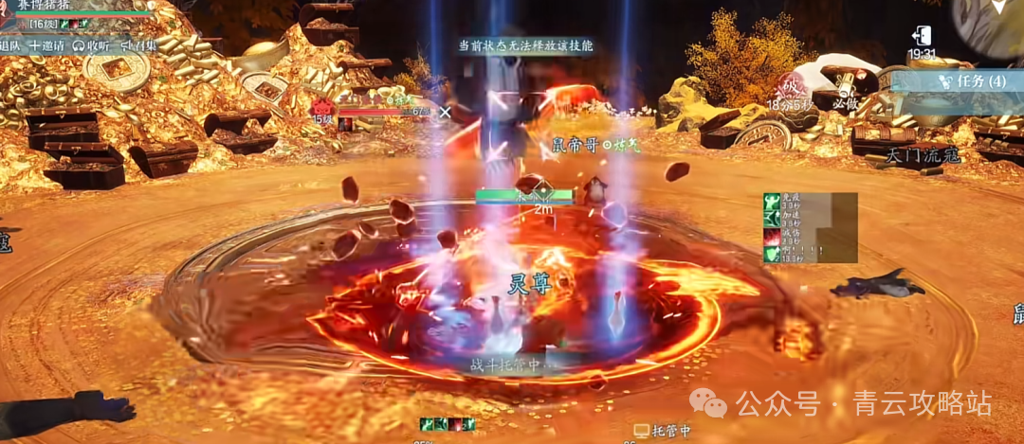Close the enemy target frame

coord(444,111)
